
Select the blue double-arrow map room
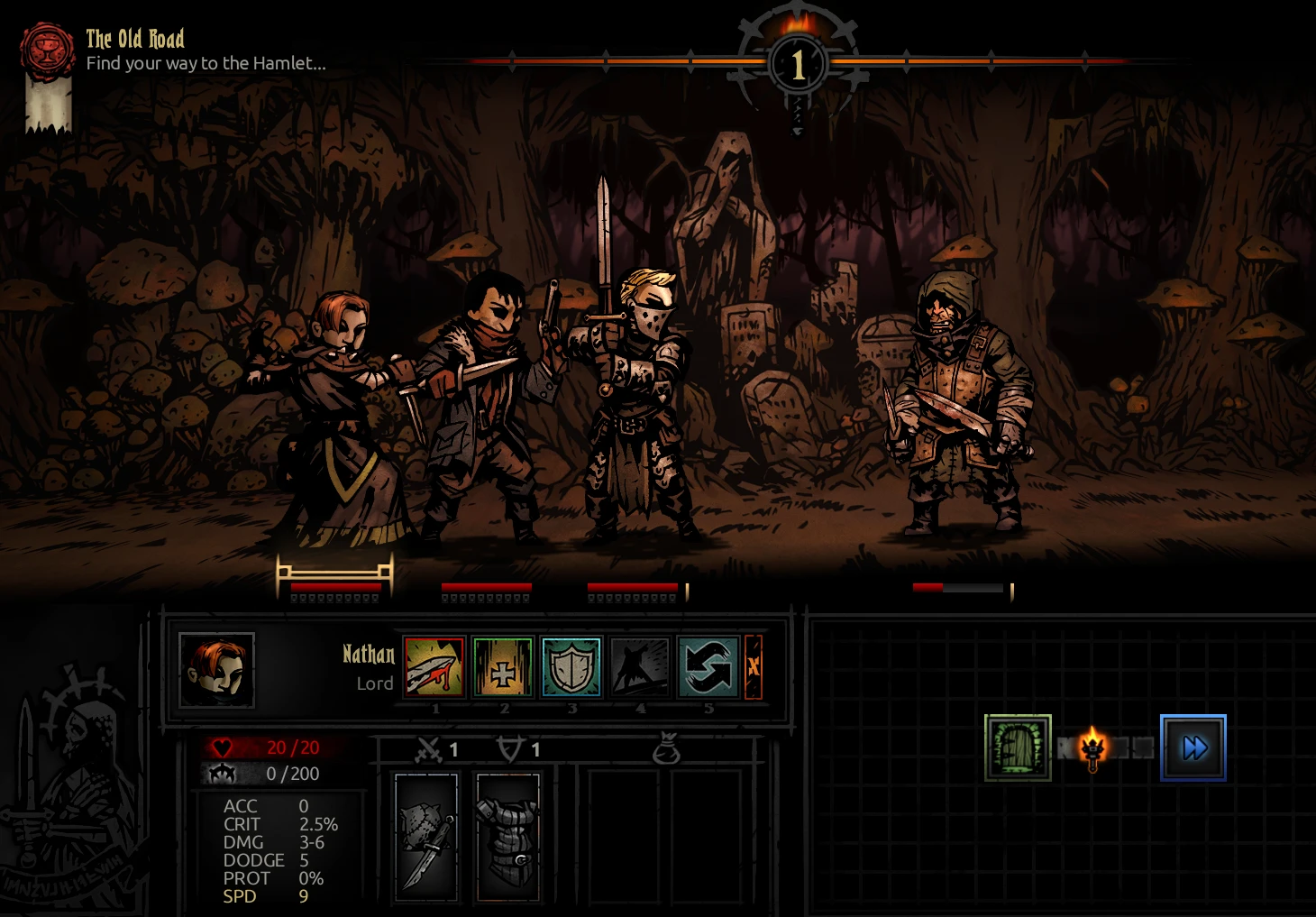(1193, 747)
